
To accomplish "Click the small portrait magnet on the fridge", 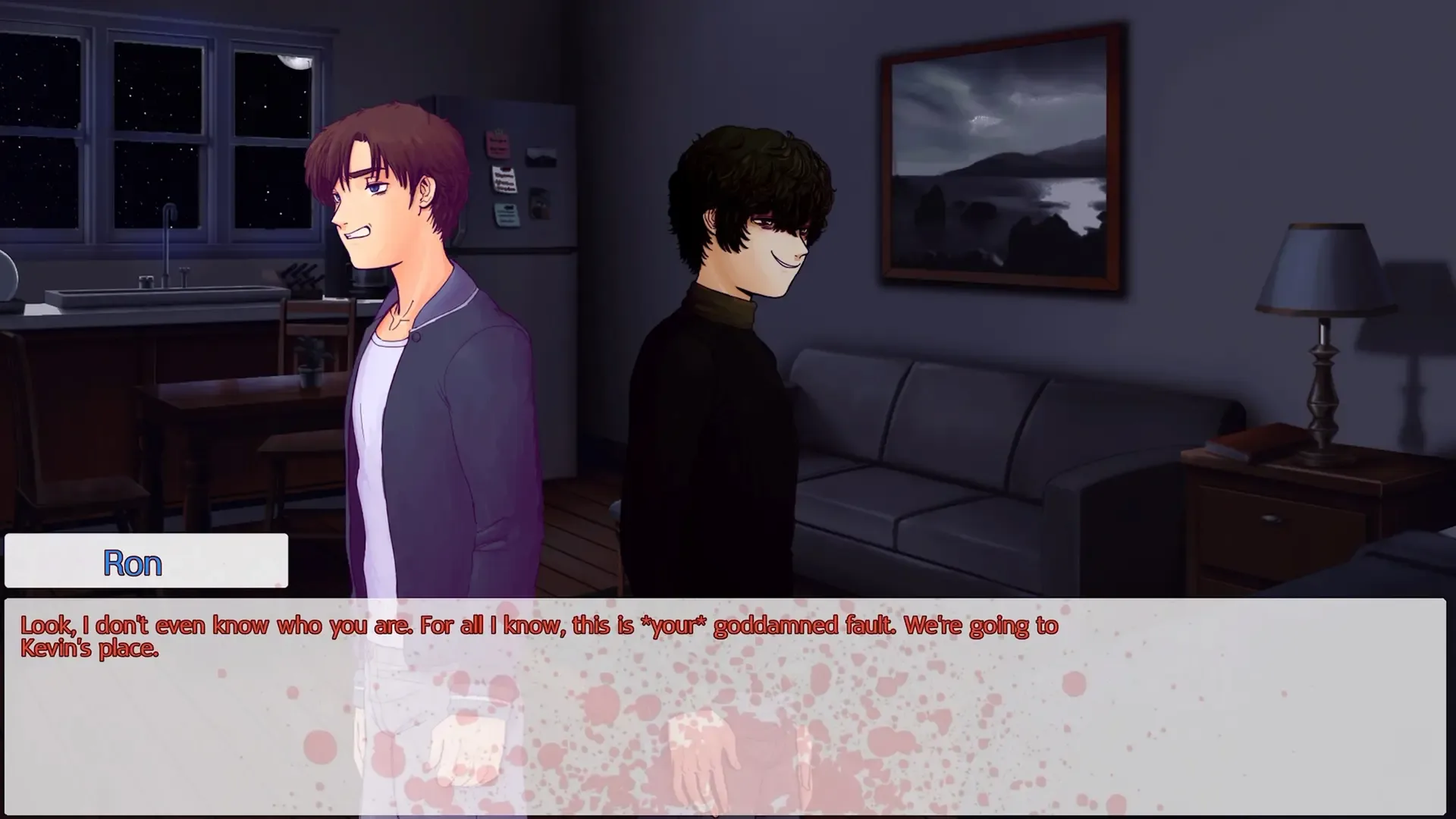I will click(x=540, y=203).
